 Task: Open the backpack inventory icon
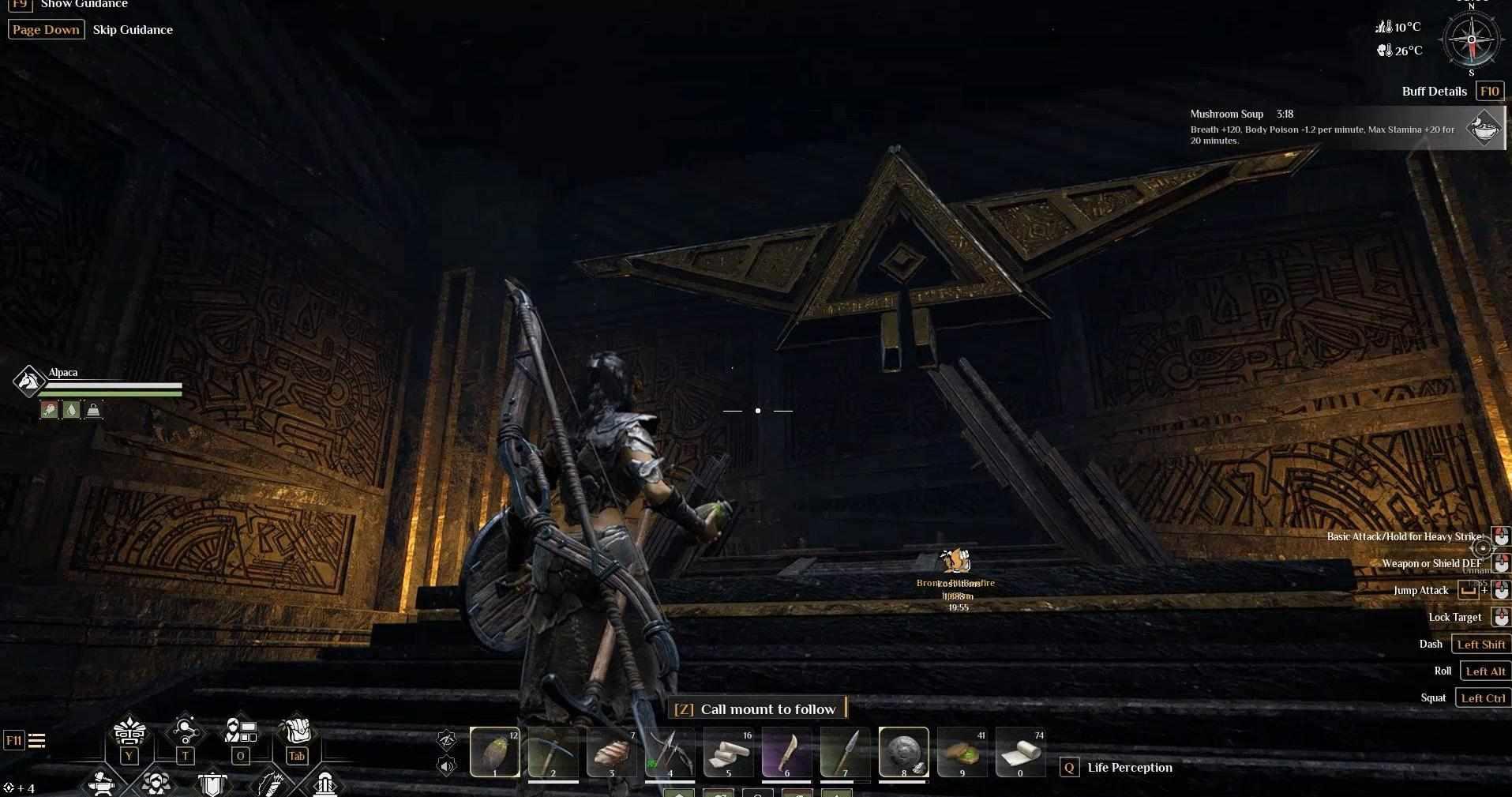tap(297, 731)
